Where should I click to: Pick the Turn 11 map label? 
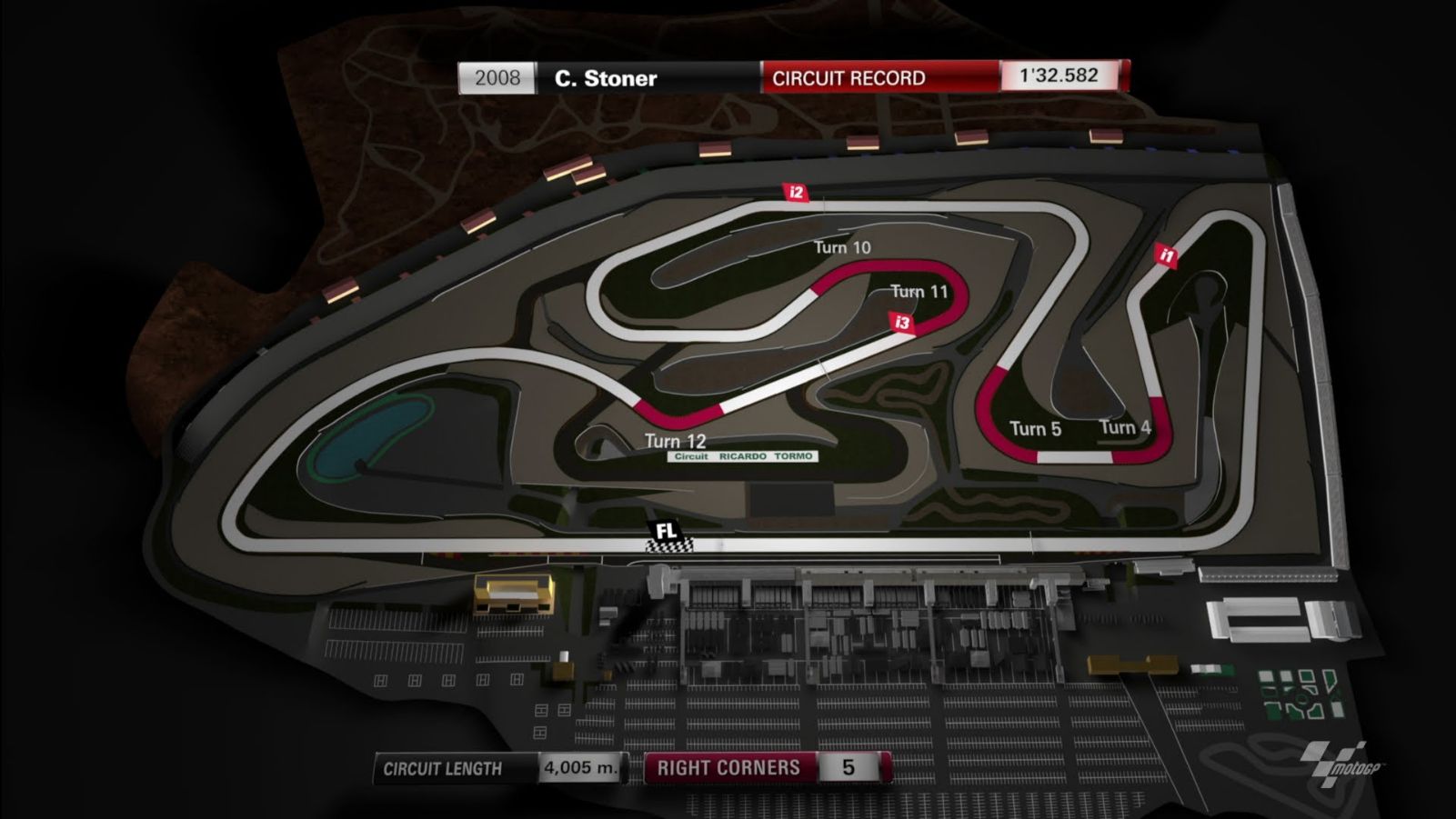919,291
